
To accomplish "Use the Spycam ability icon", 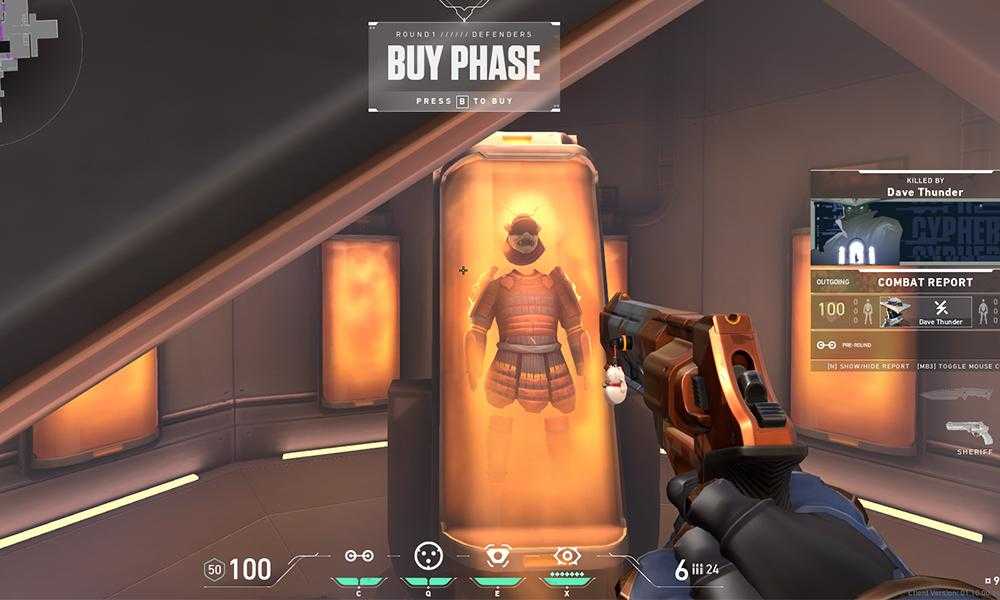I will (x=497, y=556).
